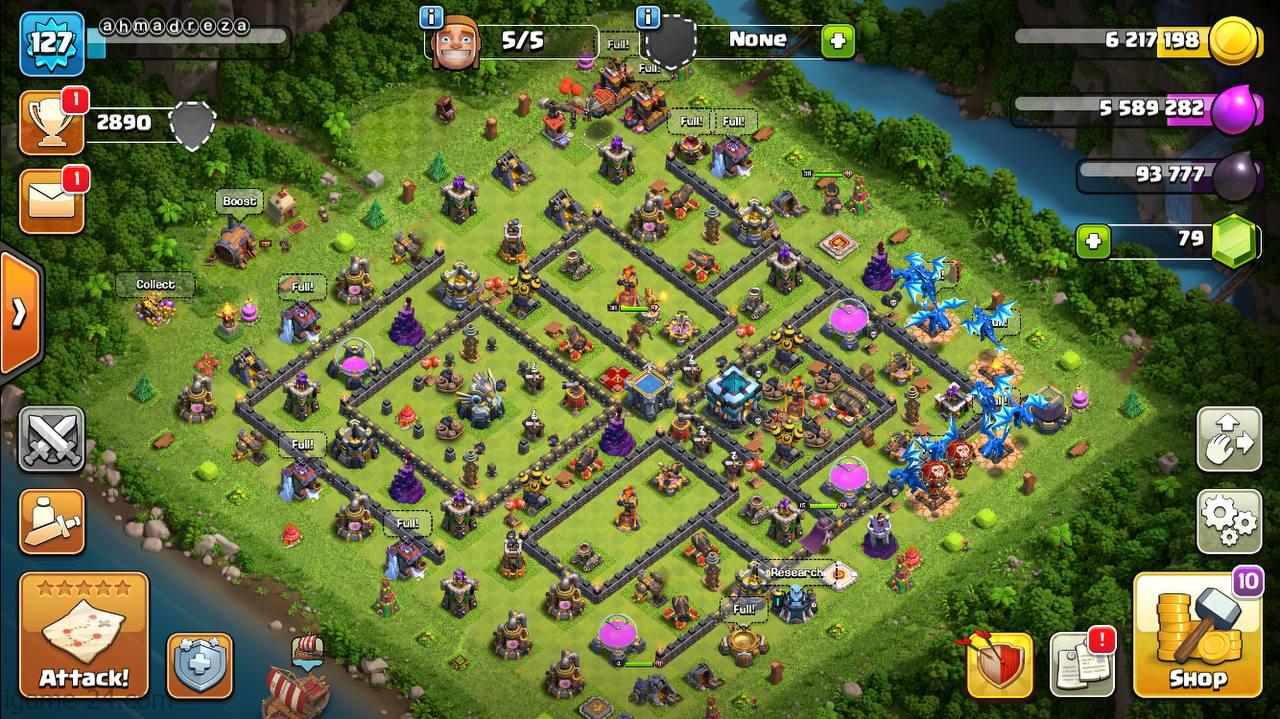Add a builder potion with green plus
The image size is (1280, 719).
click(837, 41)
